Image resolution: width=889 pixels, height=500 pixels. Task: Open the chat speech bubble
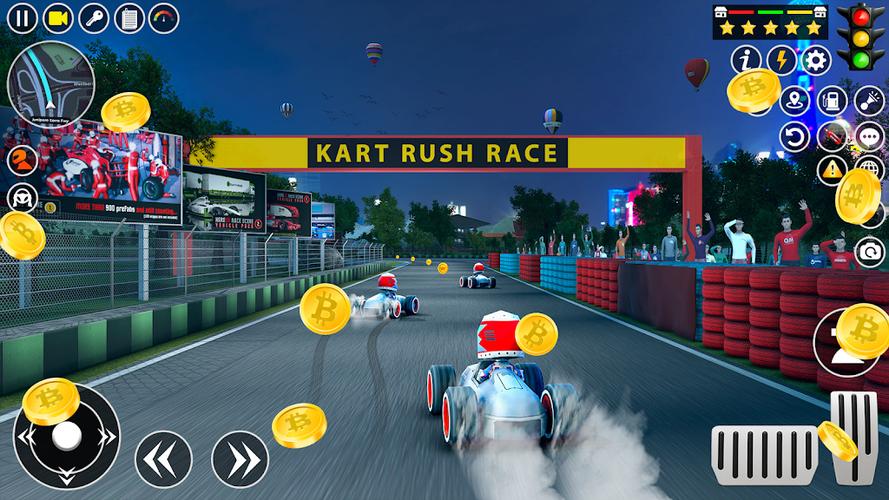[868, 136]
